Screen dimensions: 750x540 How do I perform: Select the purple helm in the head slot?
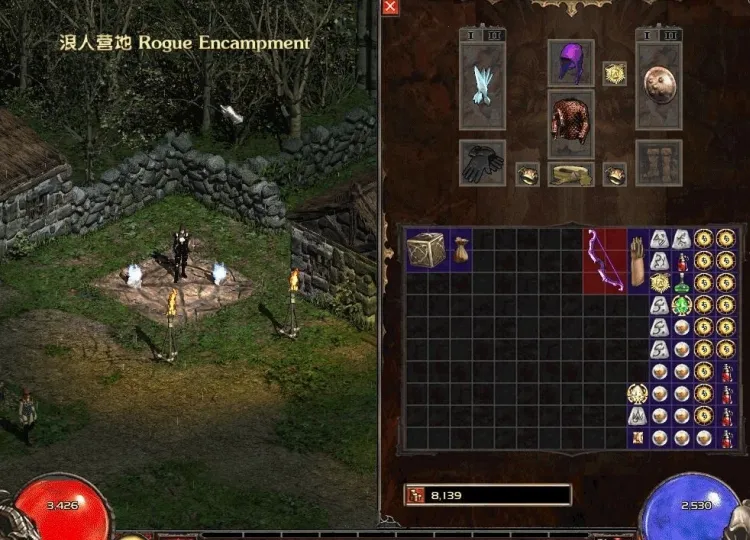(x=570, y=63)
